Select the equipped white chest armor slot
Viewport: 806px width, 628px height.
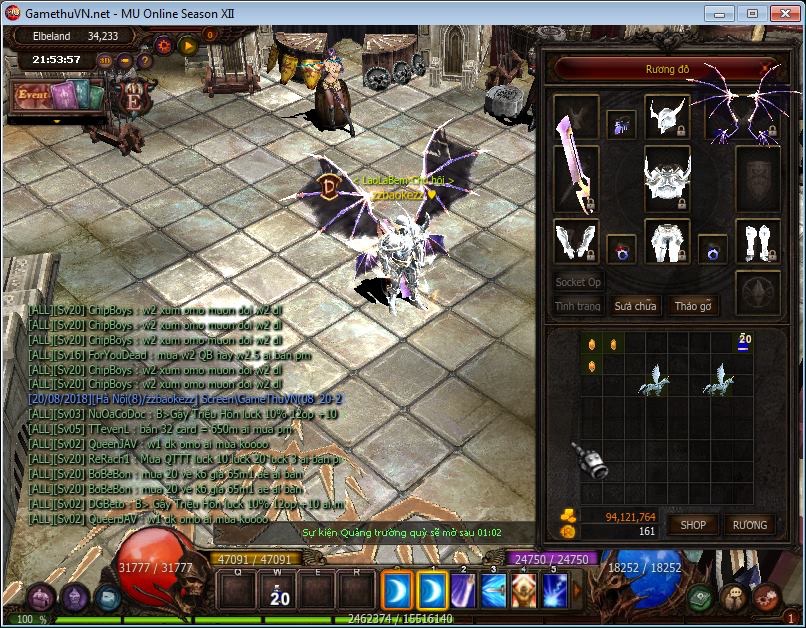[667, 180]
